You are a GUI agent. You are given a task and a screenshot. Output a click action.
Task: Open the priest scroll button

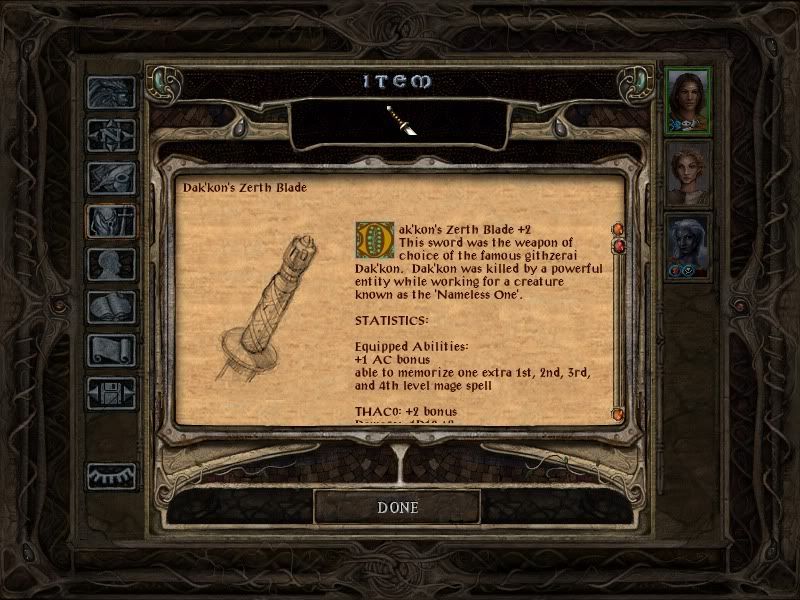coord(111,350)
